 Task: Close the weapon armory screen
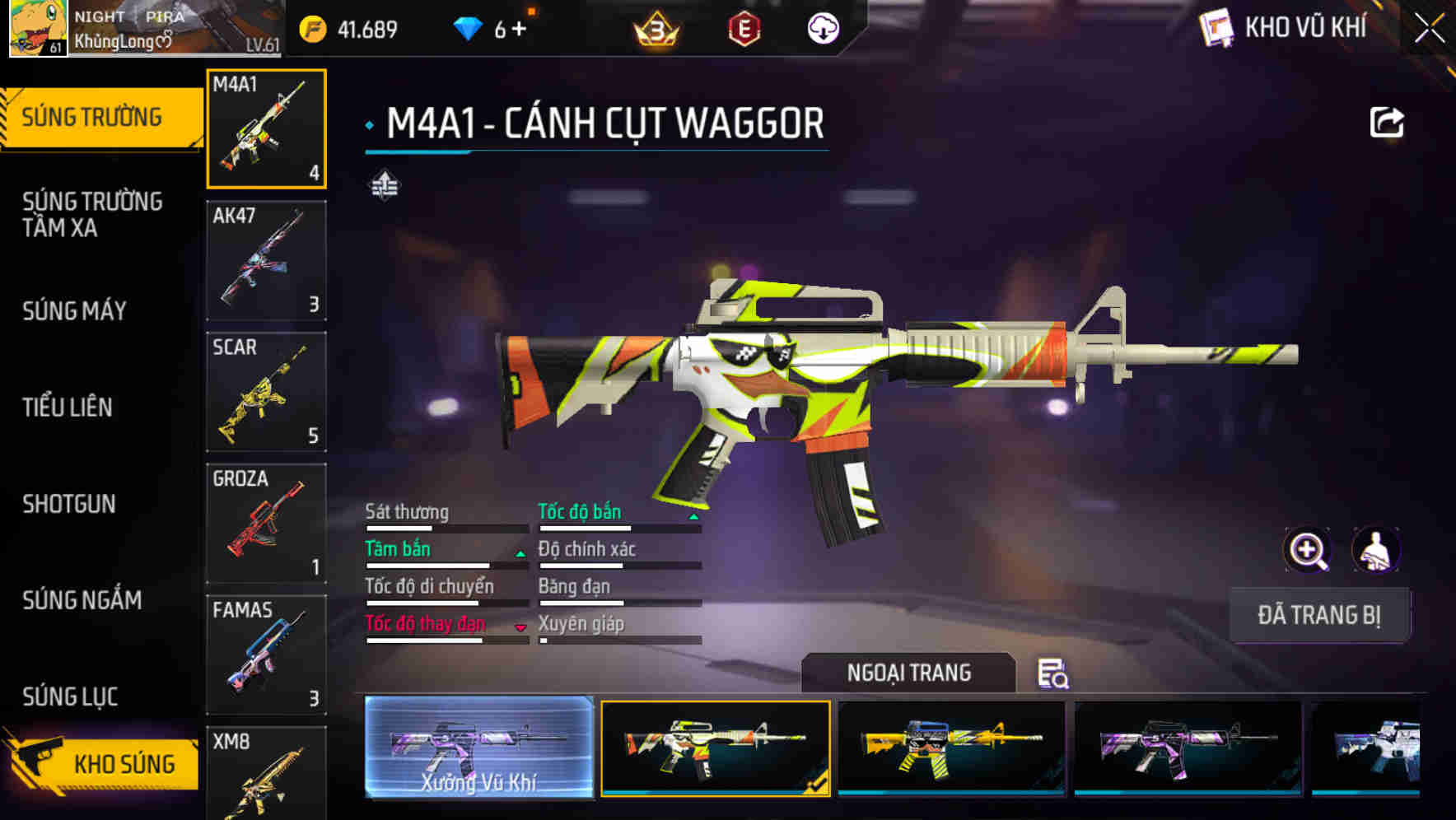[1430, 29]
